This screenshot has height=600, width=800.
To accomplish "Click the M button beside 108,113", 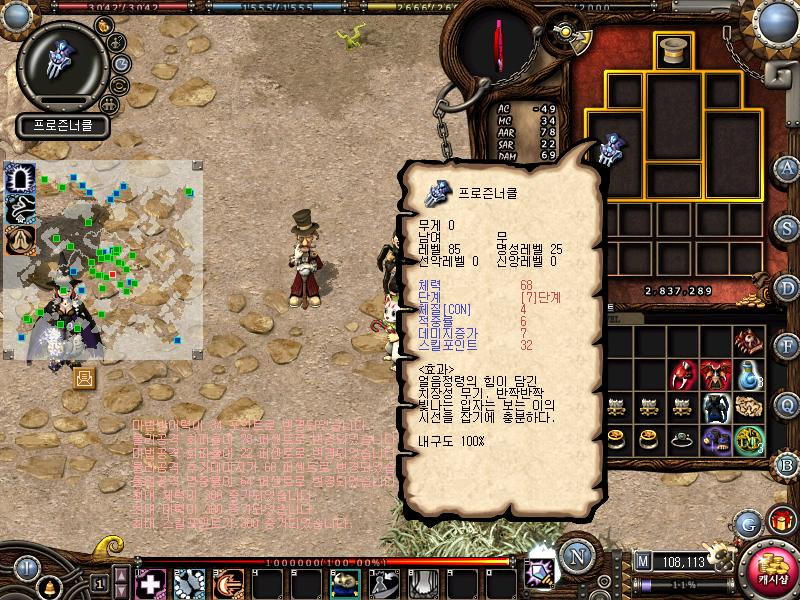I will [643, 561].
